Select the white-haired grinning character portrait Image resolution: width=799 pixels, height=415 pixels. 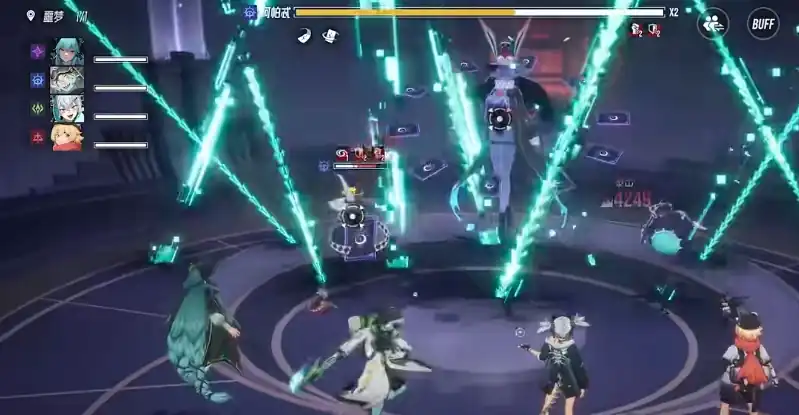click(67, 108)
